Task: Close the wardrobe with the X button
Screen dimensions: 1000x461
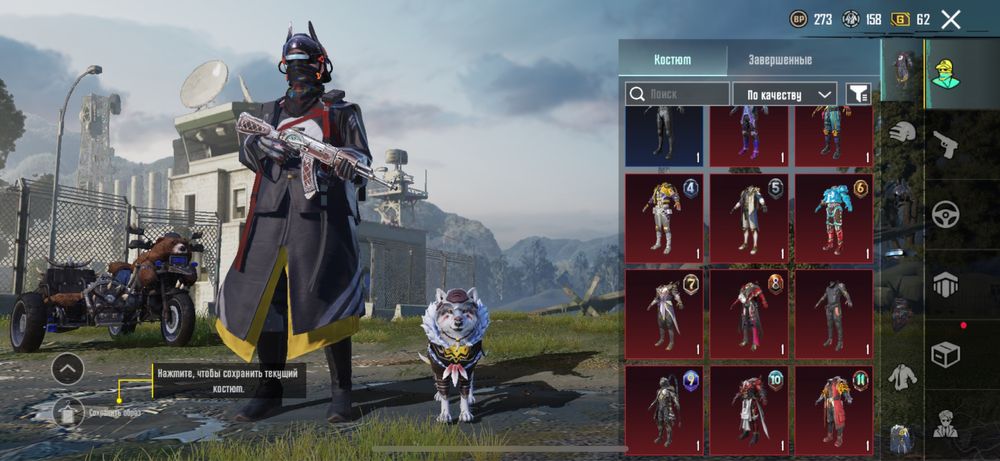Action: pyautogui.click(x=951, y=19)
